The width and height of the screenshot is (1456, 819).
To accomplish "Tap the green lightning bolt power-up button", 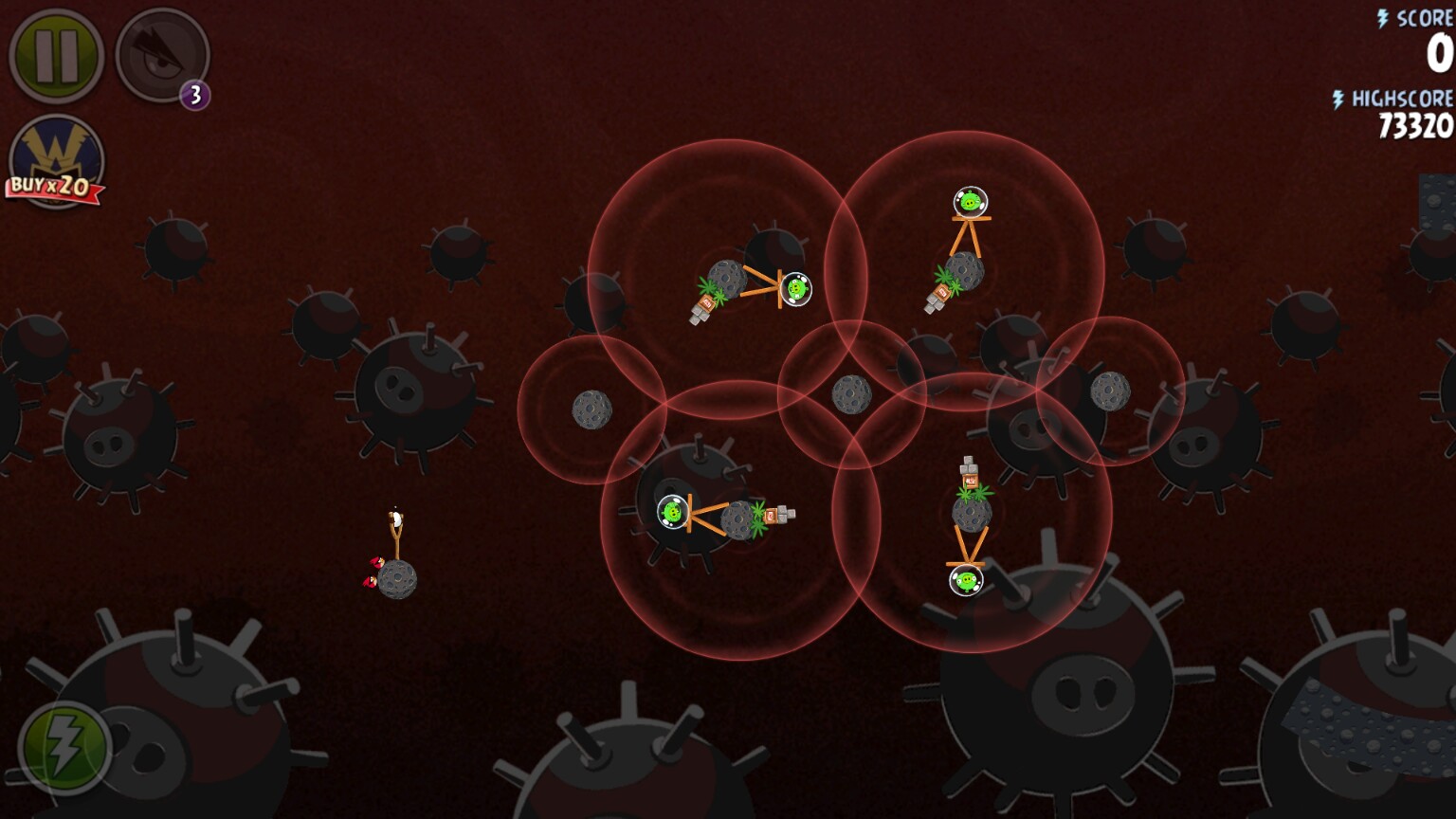I will click(64, 748).
